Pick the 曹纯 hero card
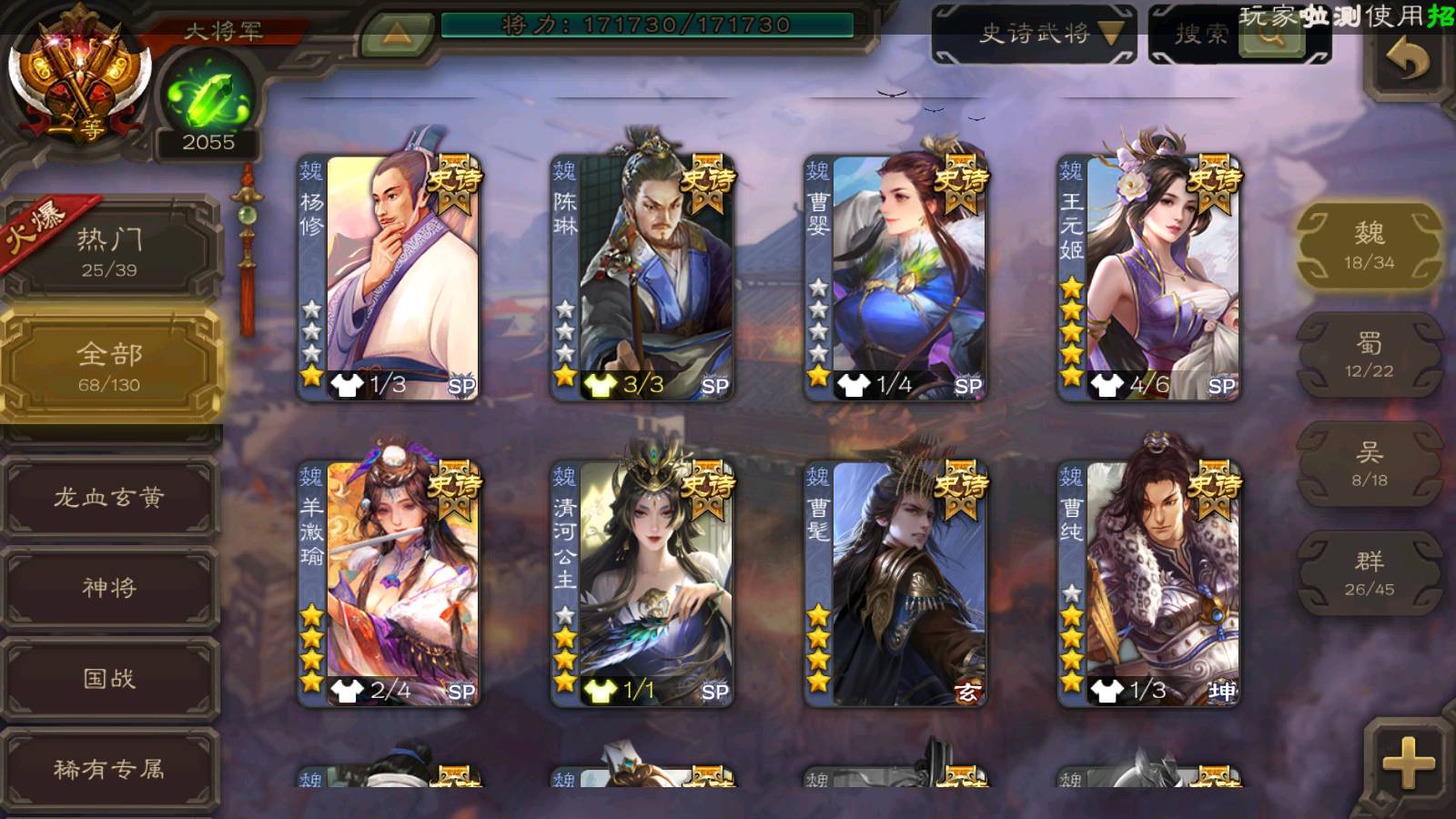The image size is (1456, 819). [1149, 583]
